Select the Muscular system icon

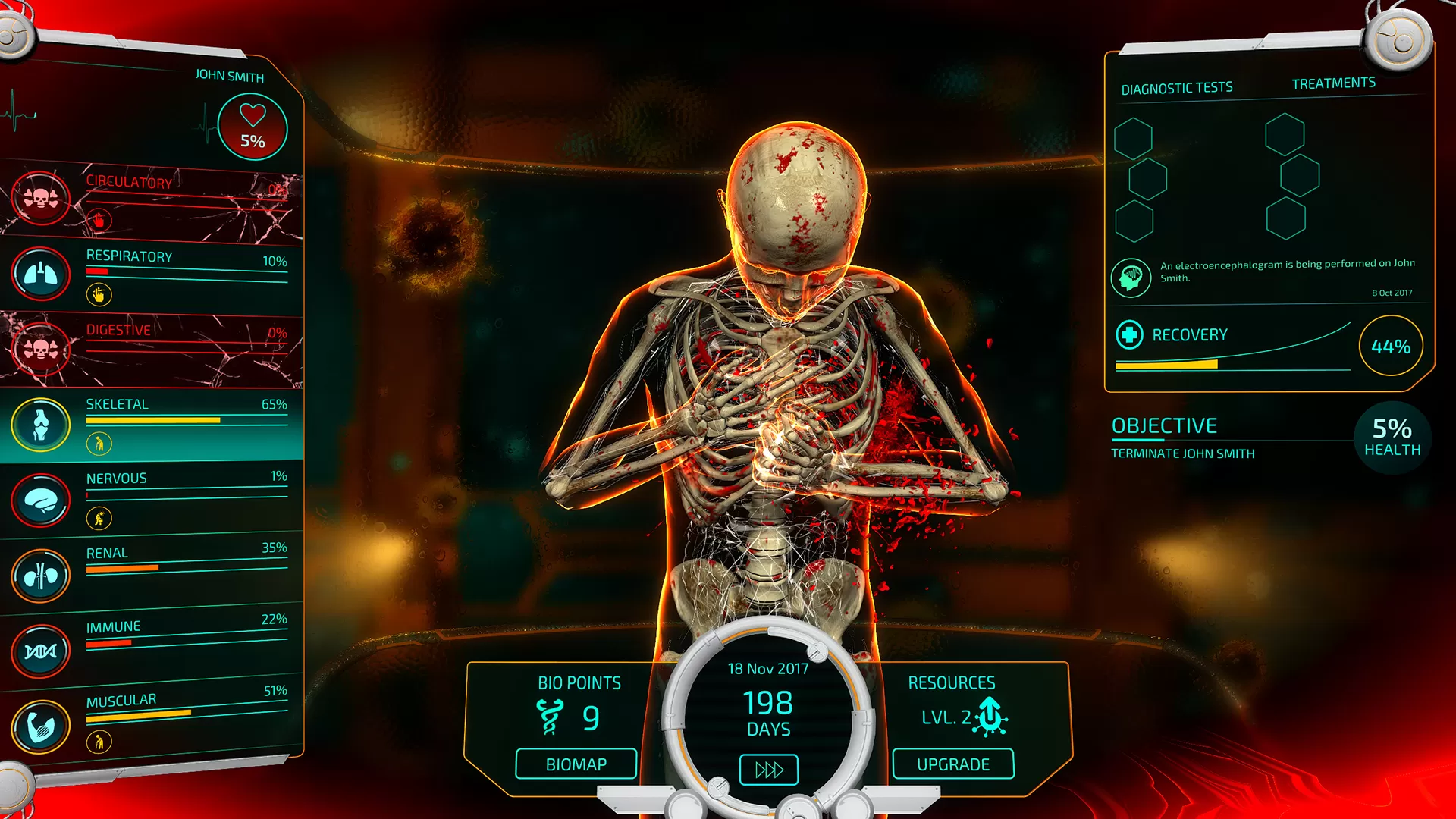[40, 724]
